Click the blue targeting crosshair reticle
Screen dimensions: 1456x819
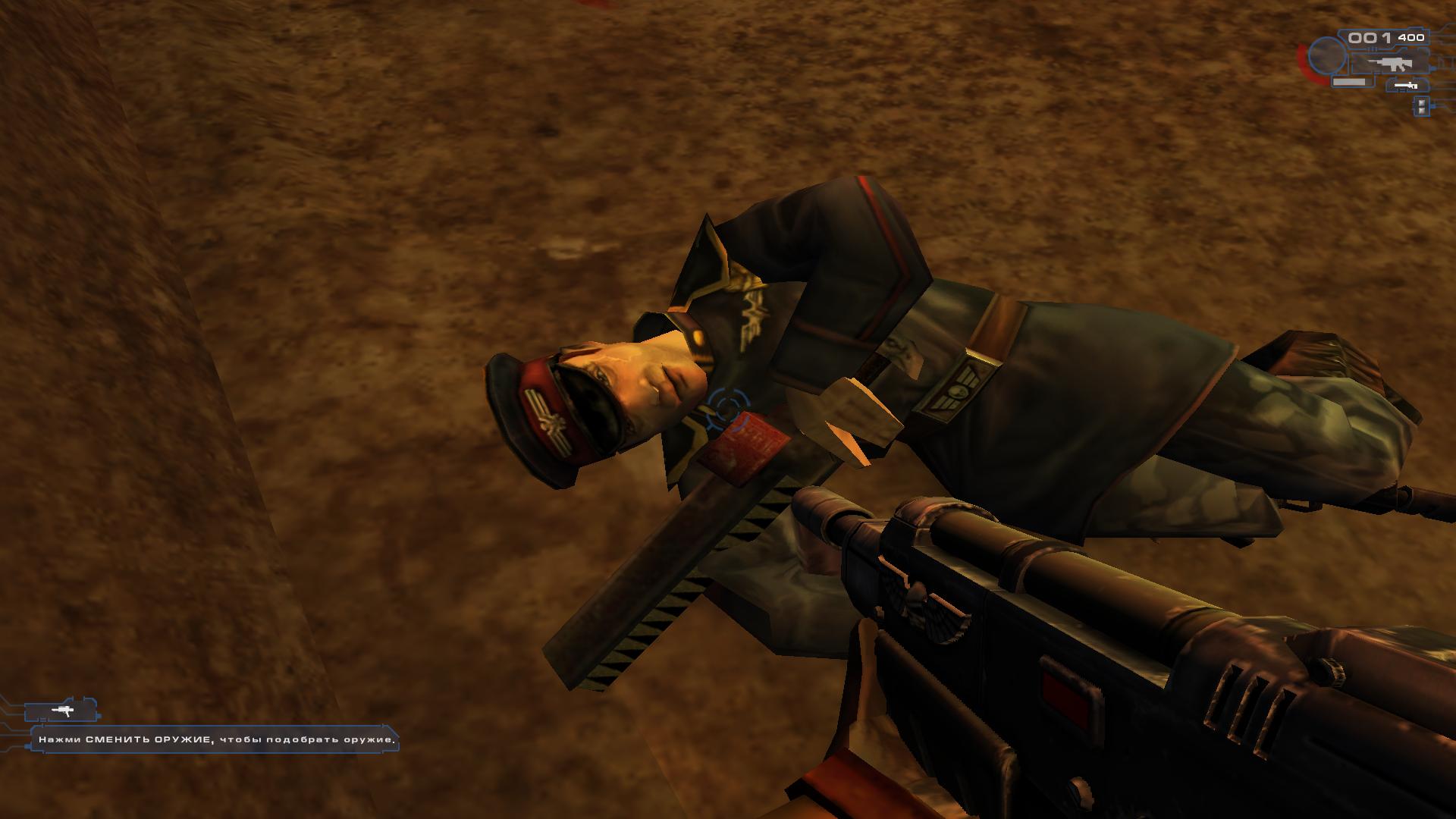pyautogui.click(x=729, y=406)
